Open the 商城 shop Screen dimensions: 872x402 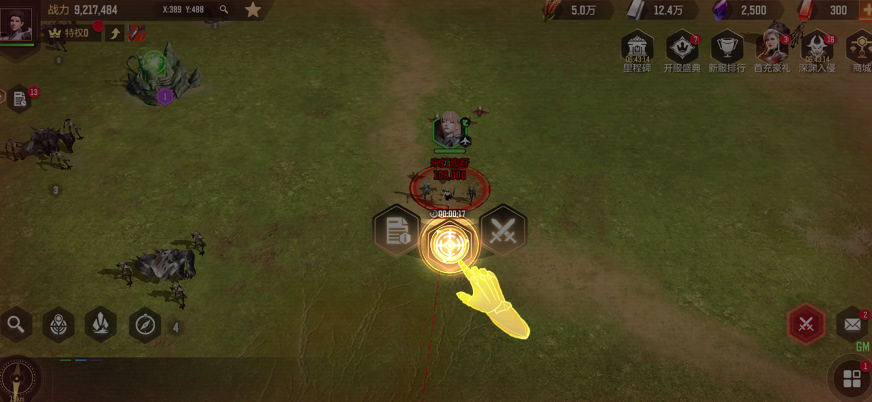pyautogui.click(x=860, y=49)
